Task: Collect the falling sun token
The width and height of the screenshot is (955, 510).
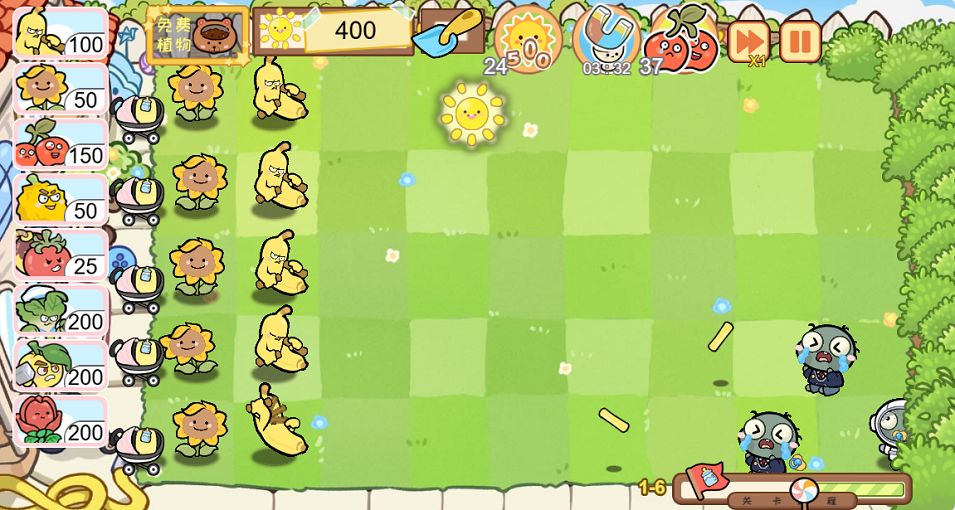Action: 471,113
